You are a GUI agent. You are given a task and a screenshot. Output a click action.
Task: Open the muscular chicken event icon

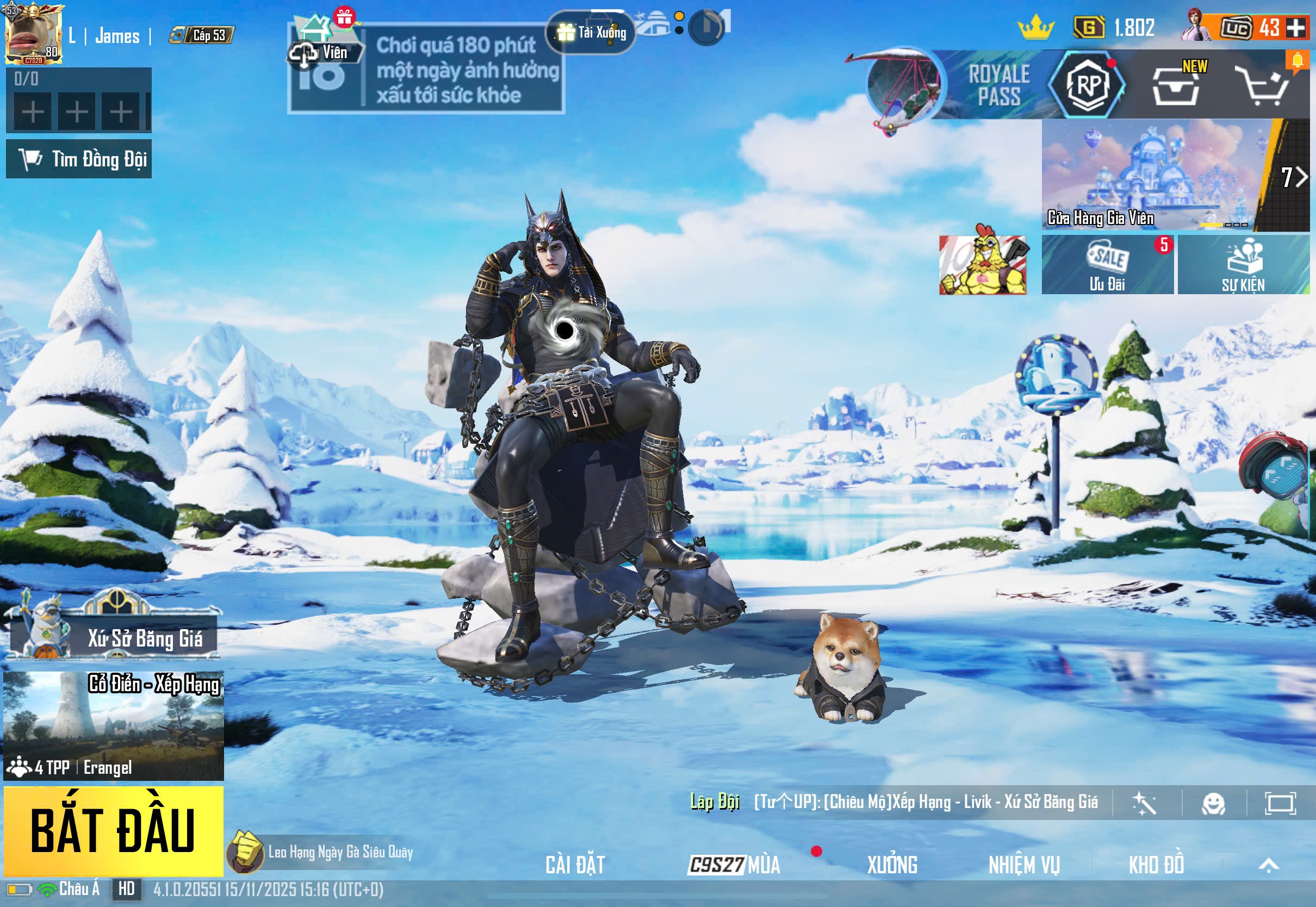pos(983,264)
